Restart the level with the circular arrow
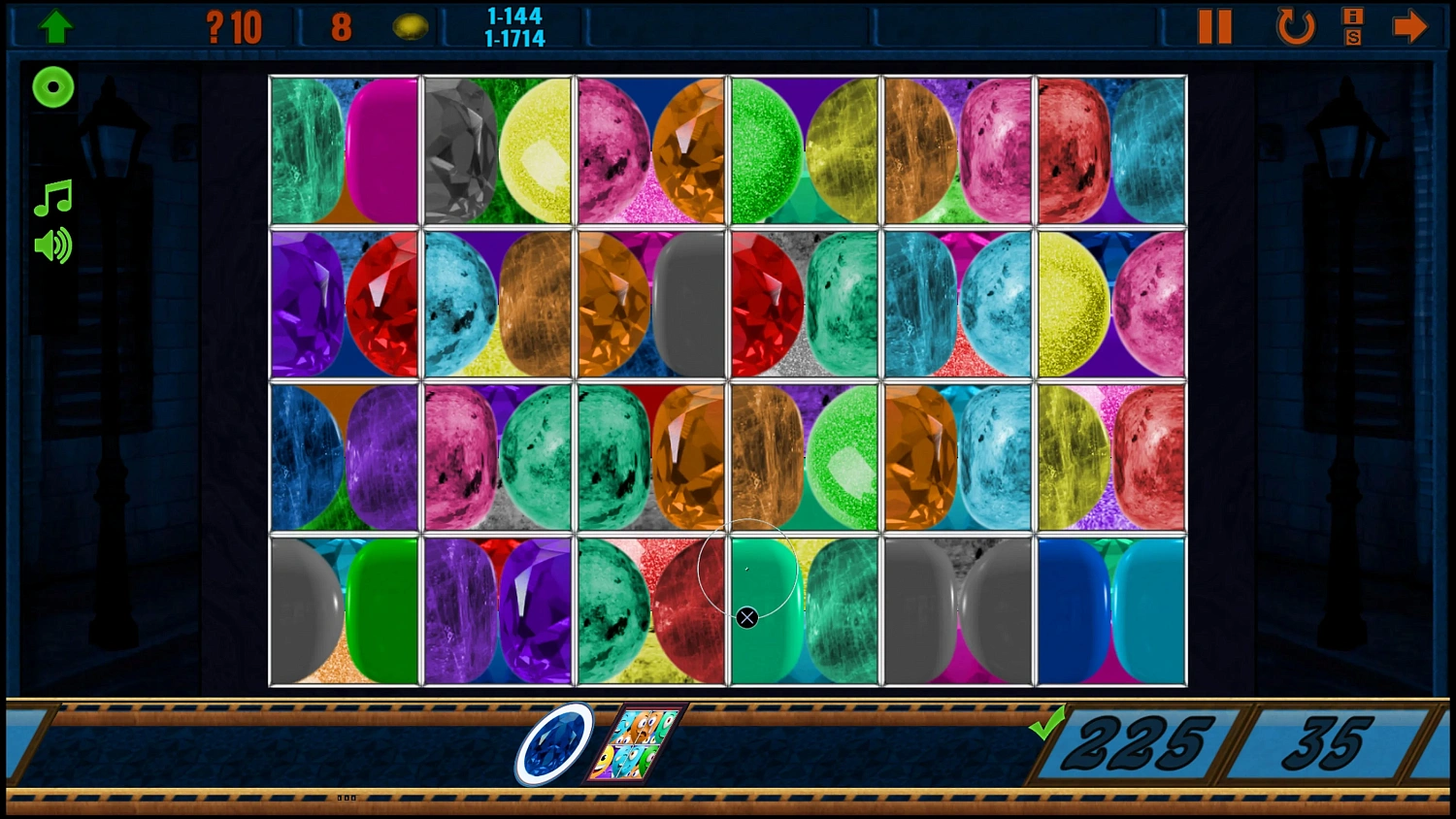The height and width of the screenshot is (819, 1456). [x=1295, y=26]
